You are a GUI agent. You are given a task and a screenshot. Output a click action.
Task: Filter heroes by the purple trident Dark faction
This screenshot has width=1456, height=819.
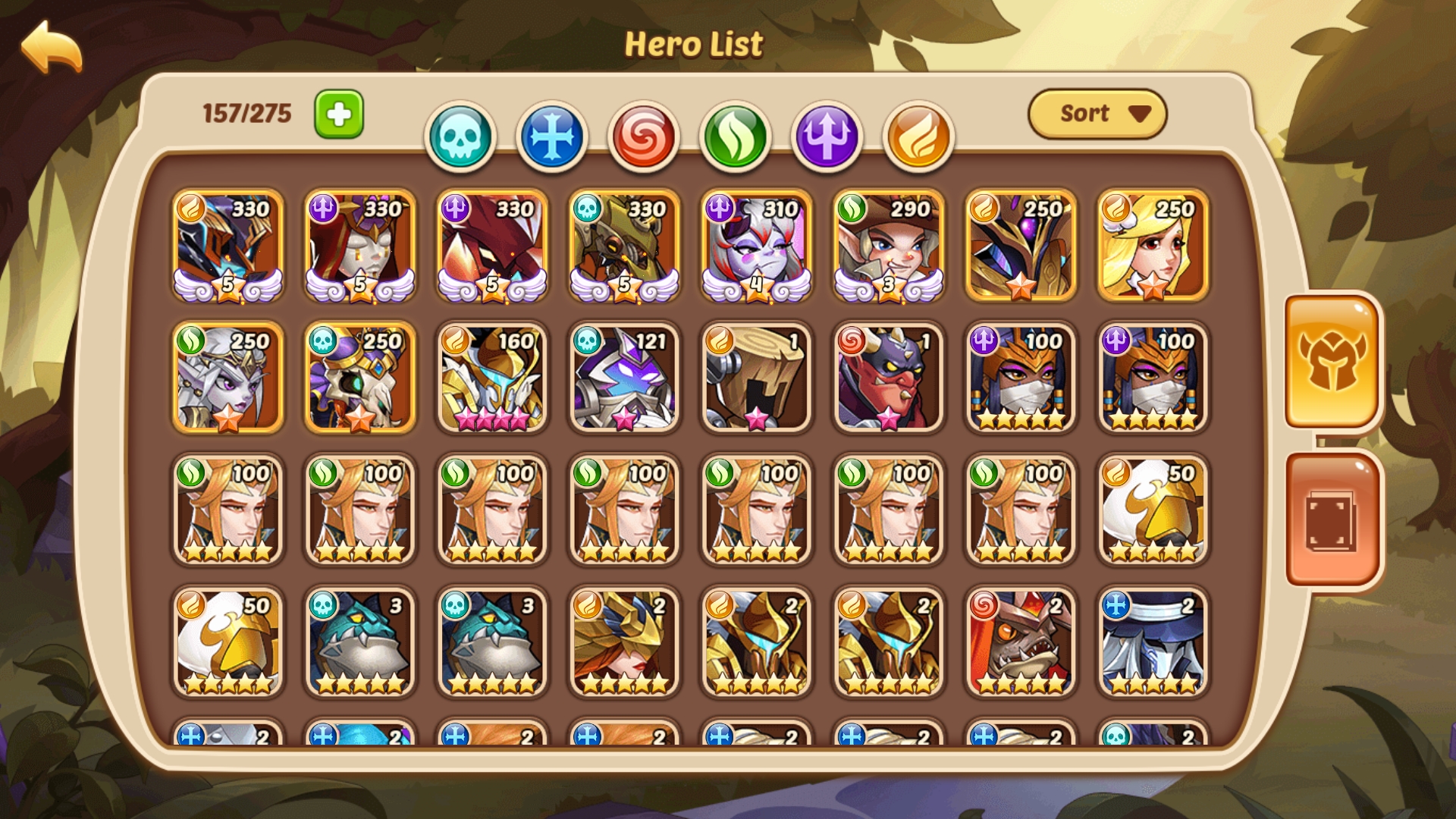[x=826, y=136]
